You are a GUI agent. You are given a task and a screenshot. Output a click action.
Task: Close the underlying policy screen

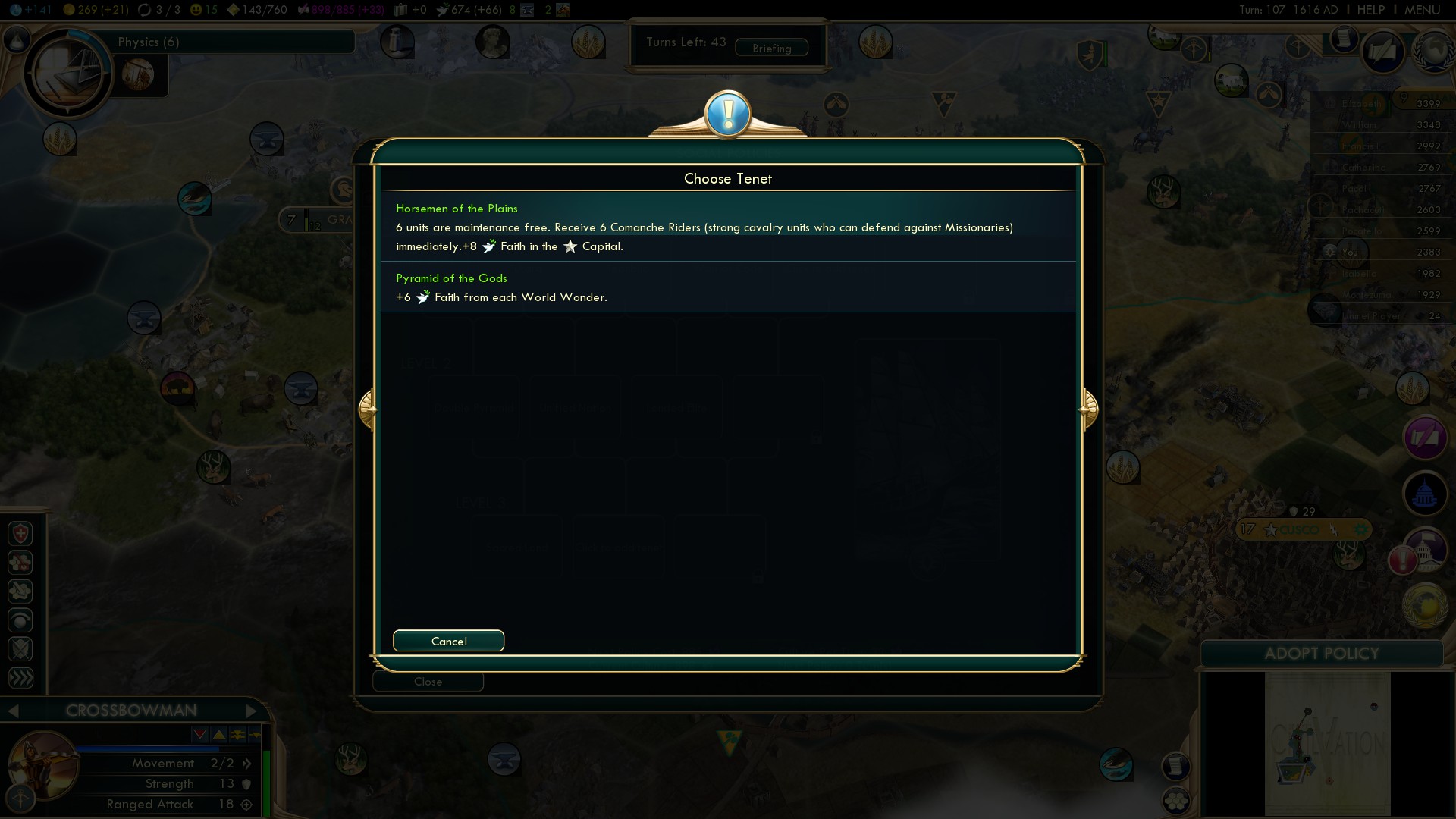(428, 682)
